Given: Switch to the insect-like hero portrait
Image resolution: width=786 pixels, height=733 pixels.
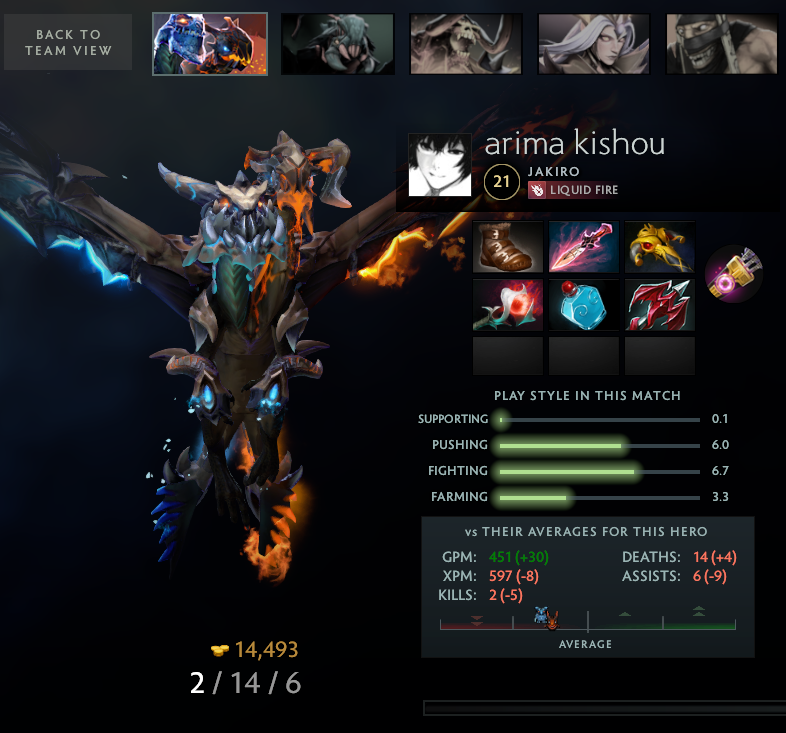Looking at the screenshot, I should pyautogui.click(x=338, y=44).
